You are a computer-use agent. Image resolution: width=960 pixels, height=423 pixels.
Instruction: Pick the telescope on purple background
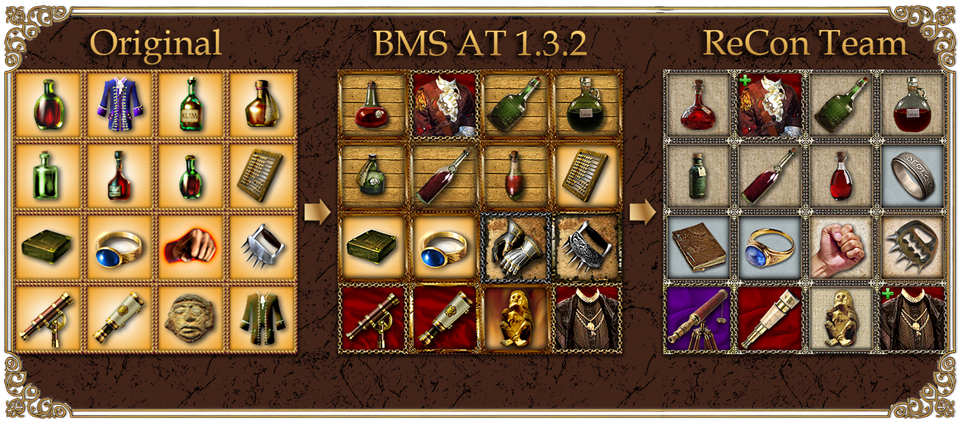click(698, 317)
